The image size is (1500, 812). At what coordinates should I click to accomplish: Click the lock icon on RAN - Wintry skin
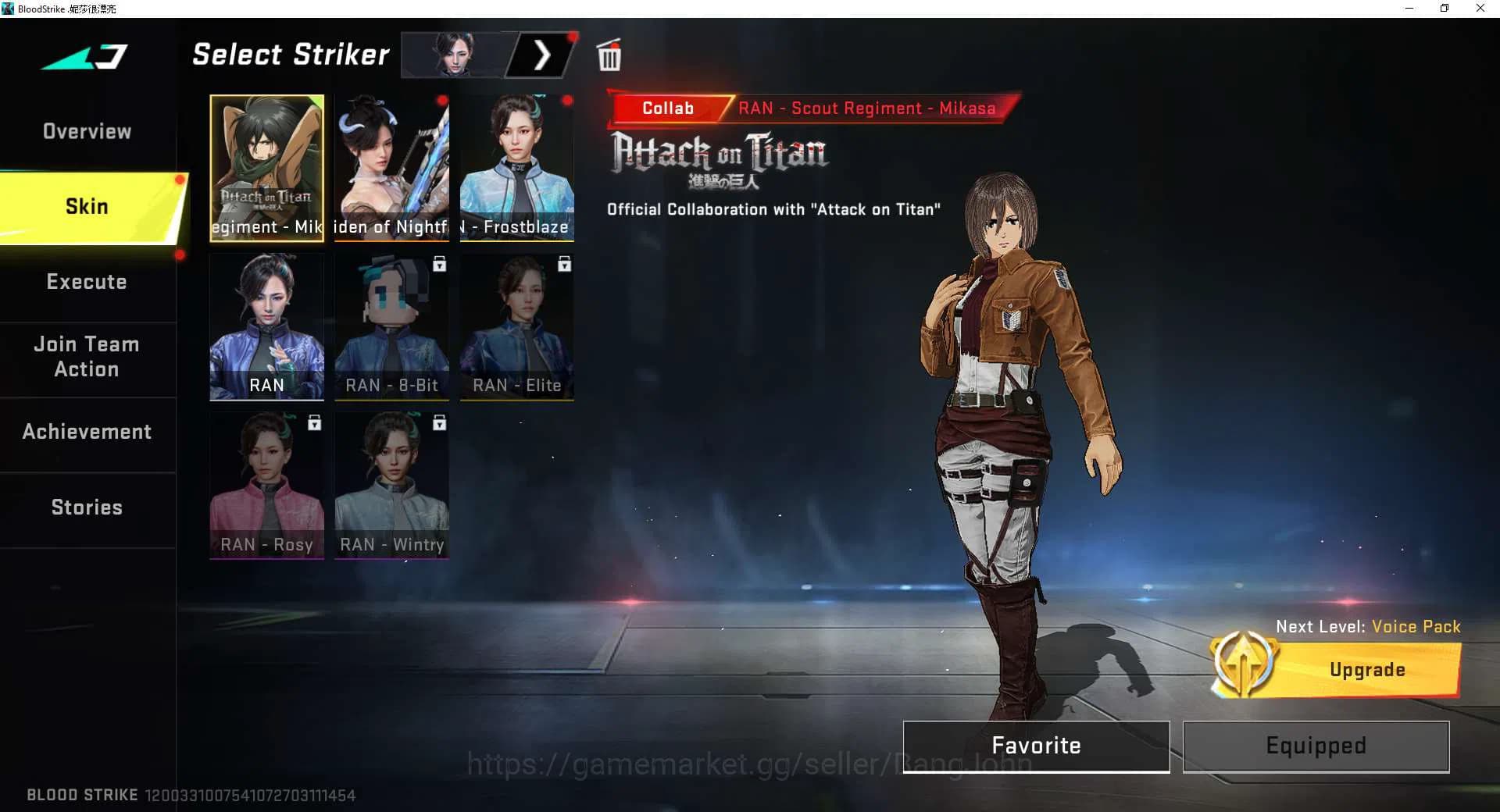pos(439,424)
